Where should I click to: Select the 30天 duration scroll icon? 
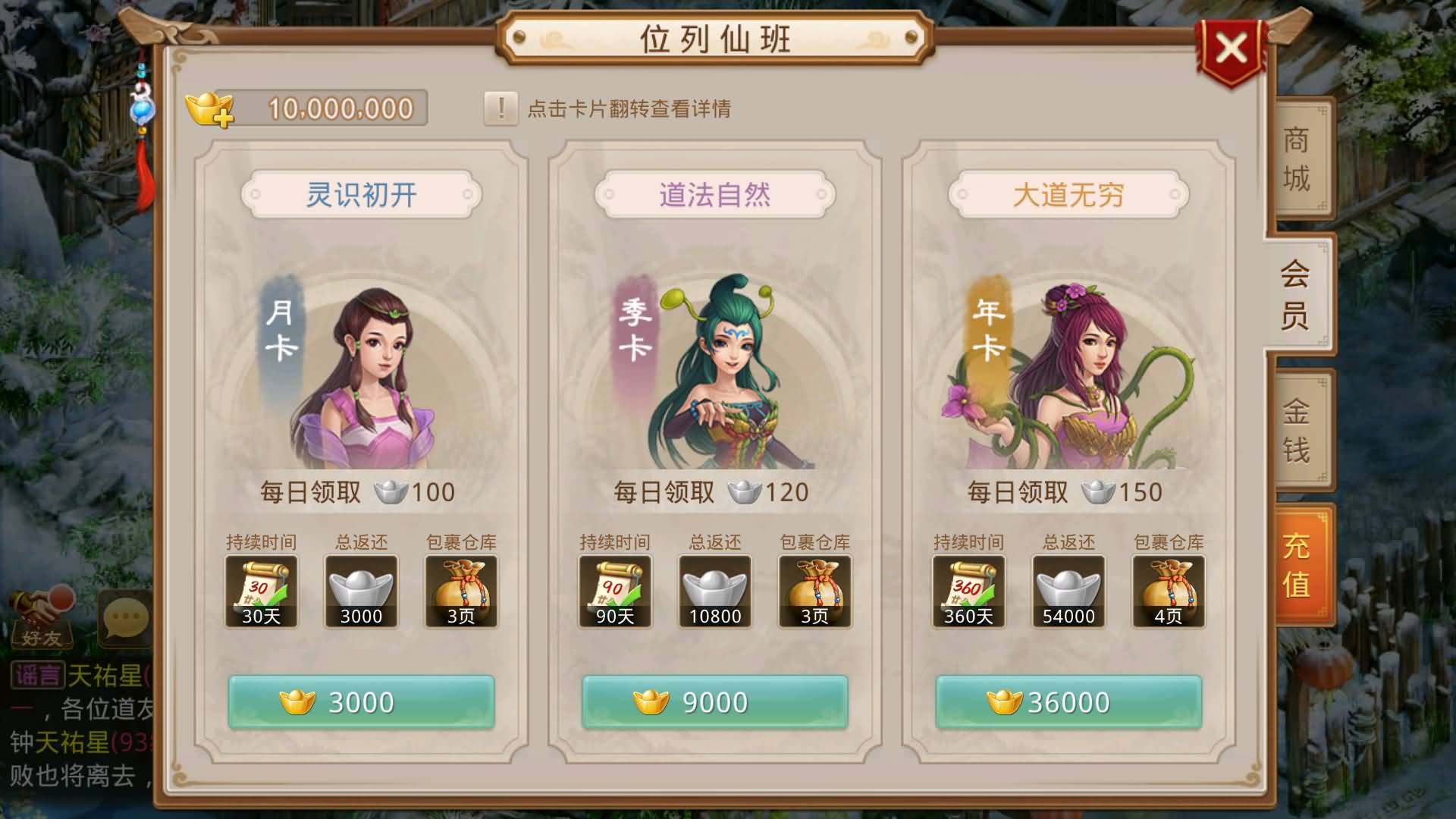tap(261, 591)
